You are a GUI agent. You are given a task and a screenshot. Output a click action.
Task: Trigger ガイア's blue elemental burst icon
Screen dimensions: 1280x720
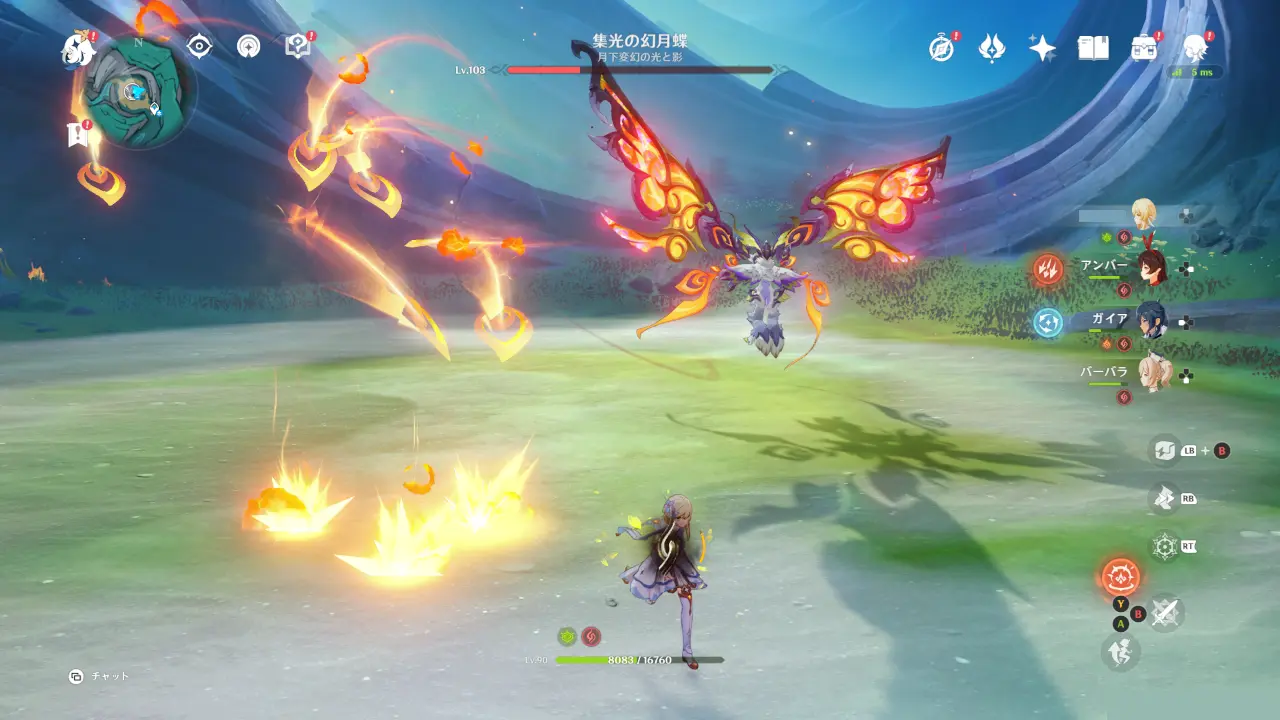click(x=1048, y=322)
